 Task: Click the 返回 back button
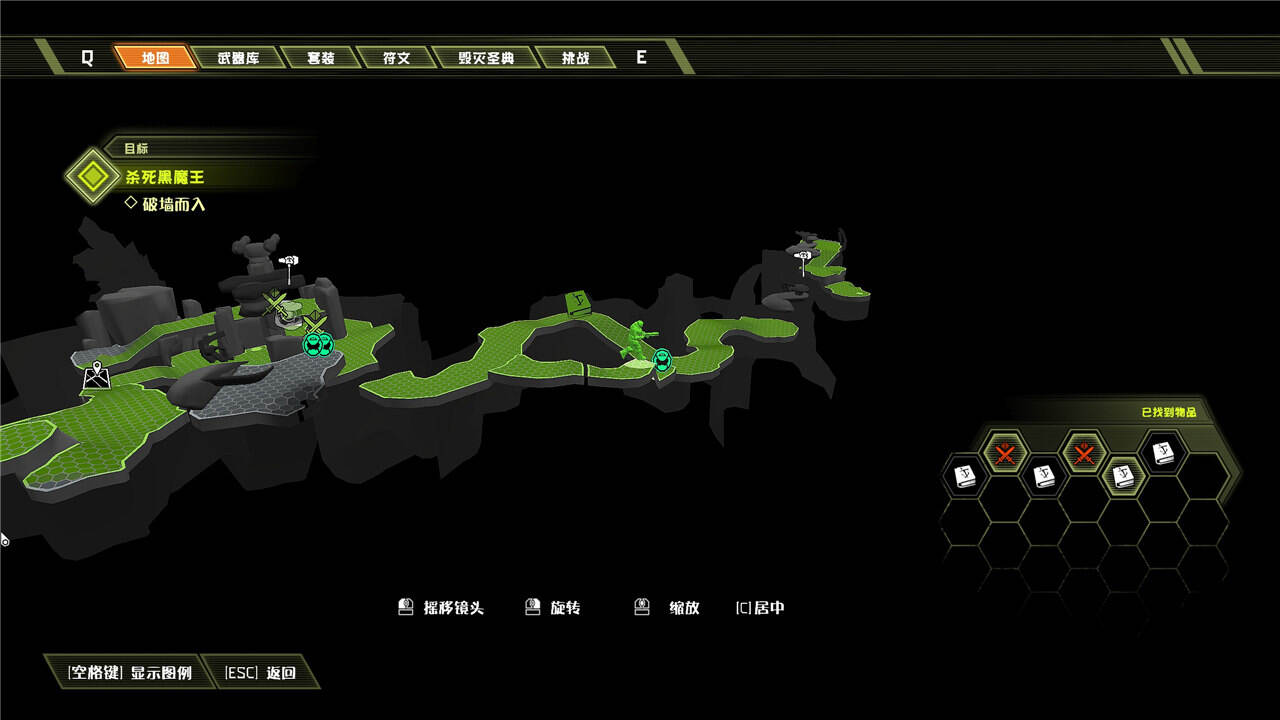pyautogui.click(x=260, y=672)
